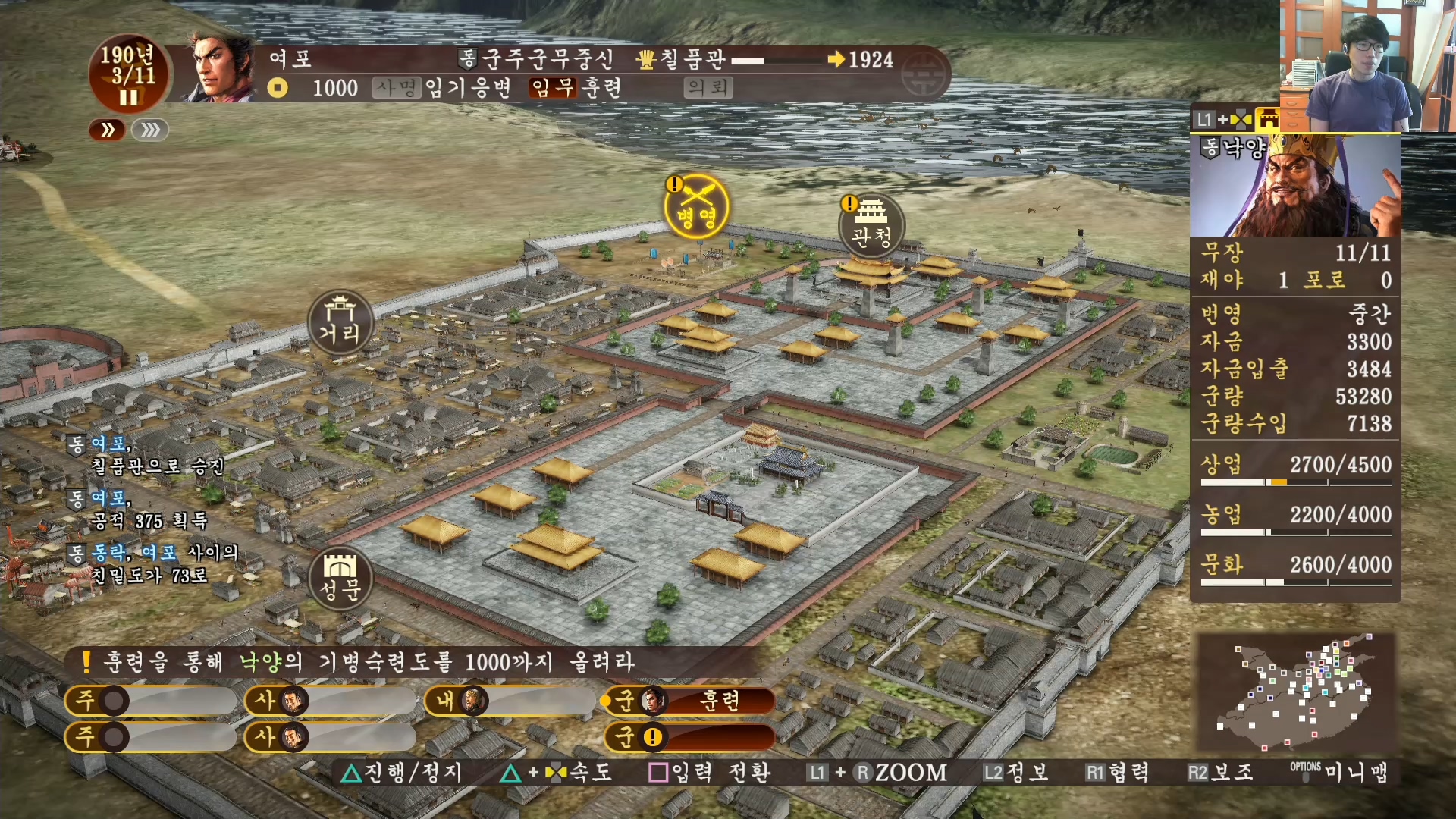Enter the 관청 government office
1456x819 pixels.
(871, 226)
